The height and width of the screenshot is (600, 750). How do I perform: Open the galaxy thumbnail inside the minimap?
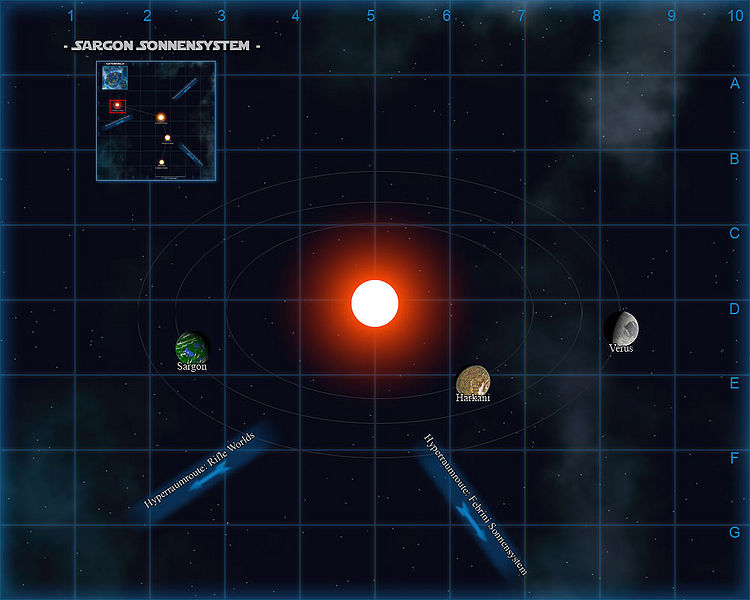114,77
